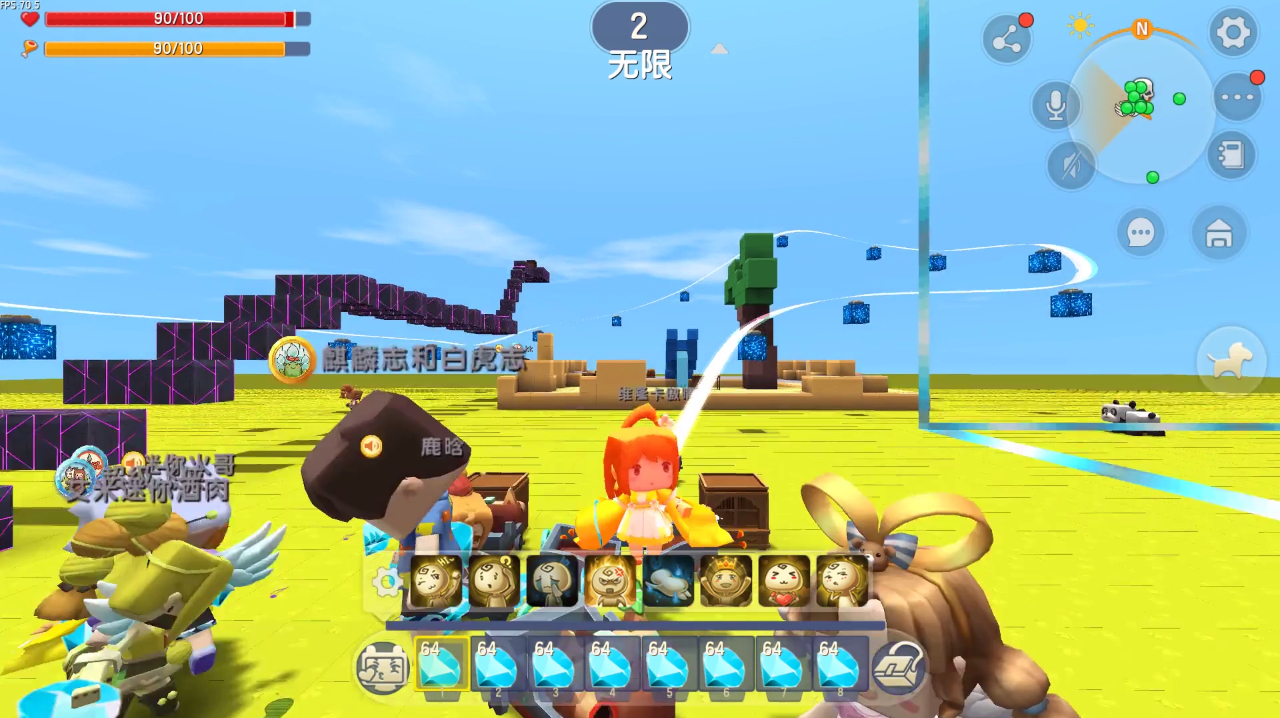Use the angry flaming emote
This screenshot has height=718, width=1280.
(610, 581)
